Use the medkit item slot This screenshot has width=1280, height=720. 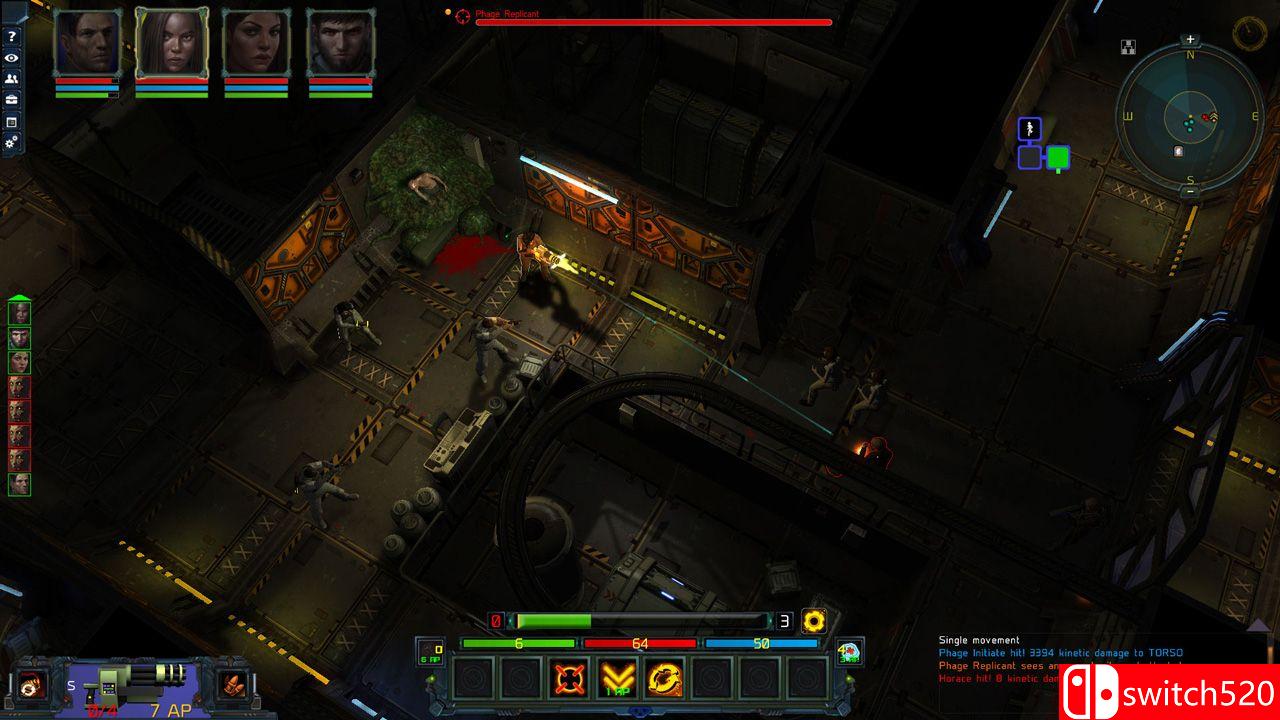(849, 653)
